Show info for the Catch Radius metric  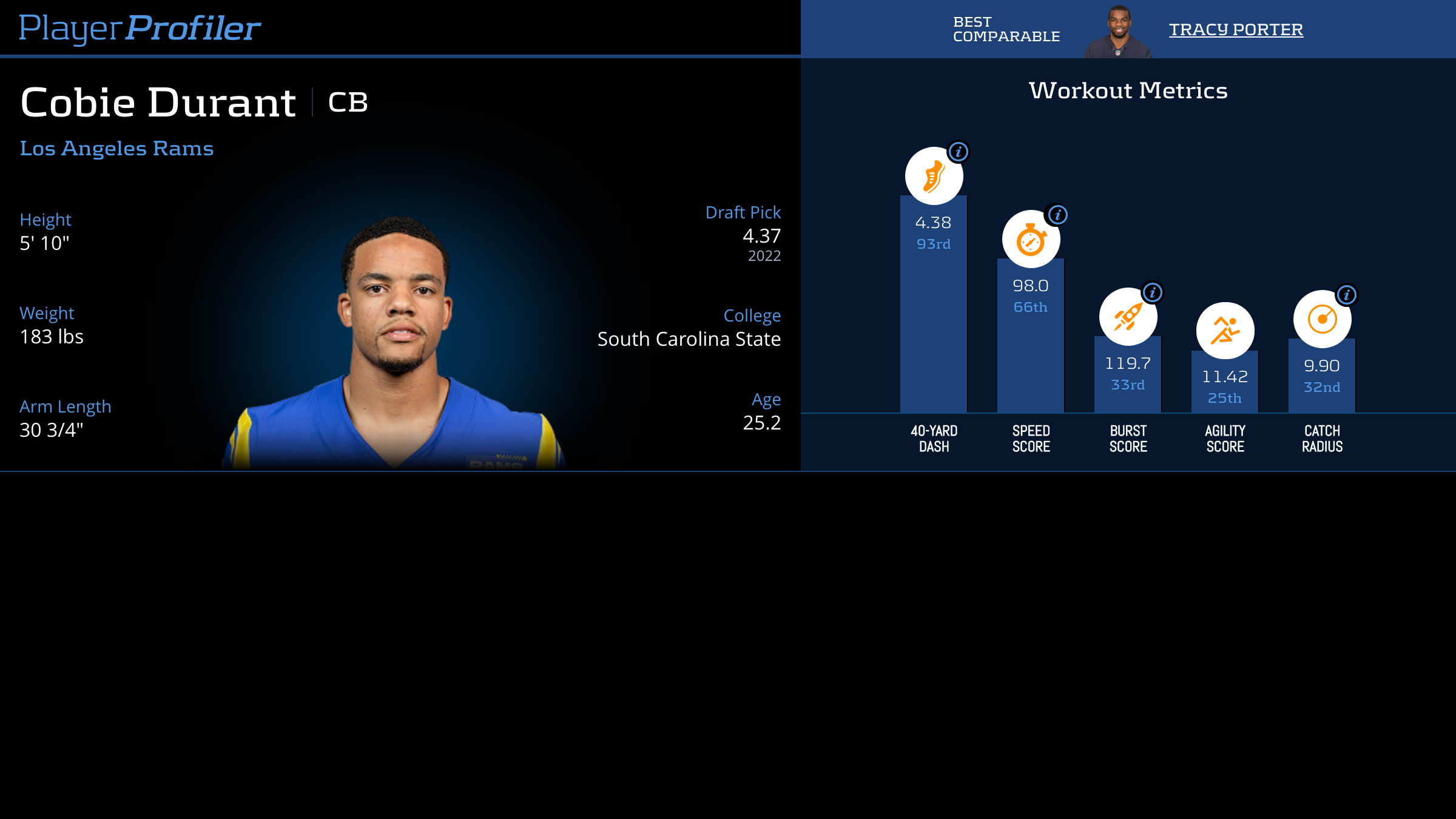1347,295
